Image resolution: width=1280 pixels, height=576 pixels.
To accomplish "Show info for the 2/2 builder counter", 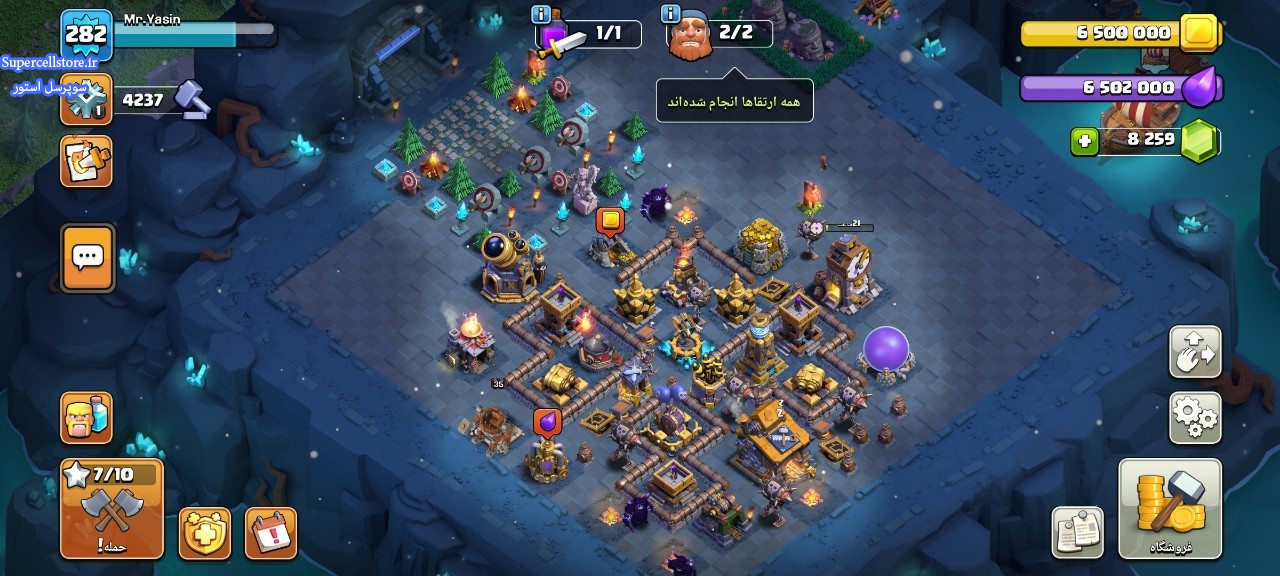I will coord(670,14).
